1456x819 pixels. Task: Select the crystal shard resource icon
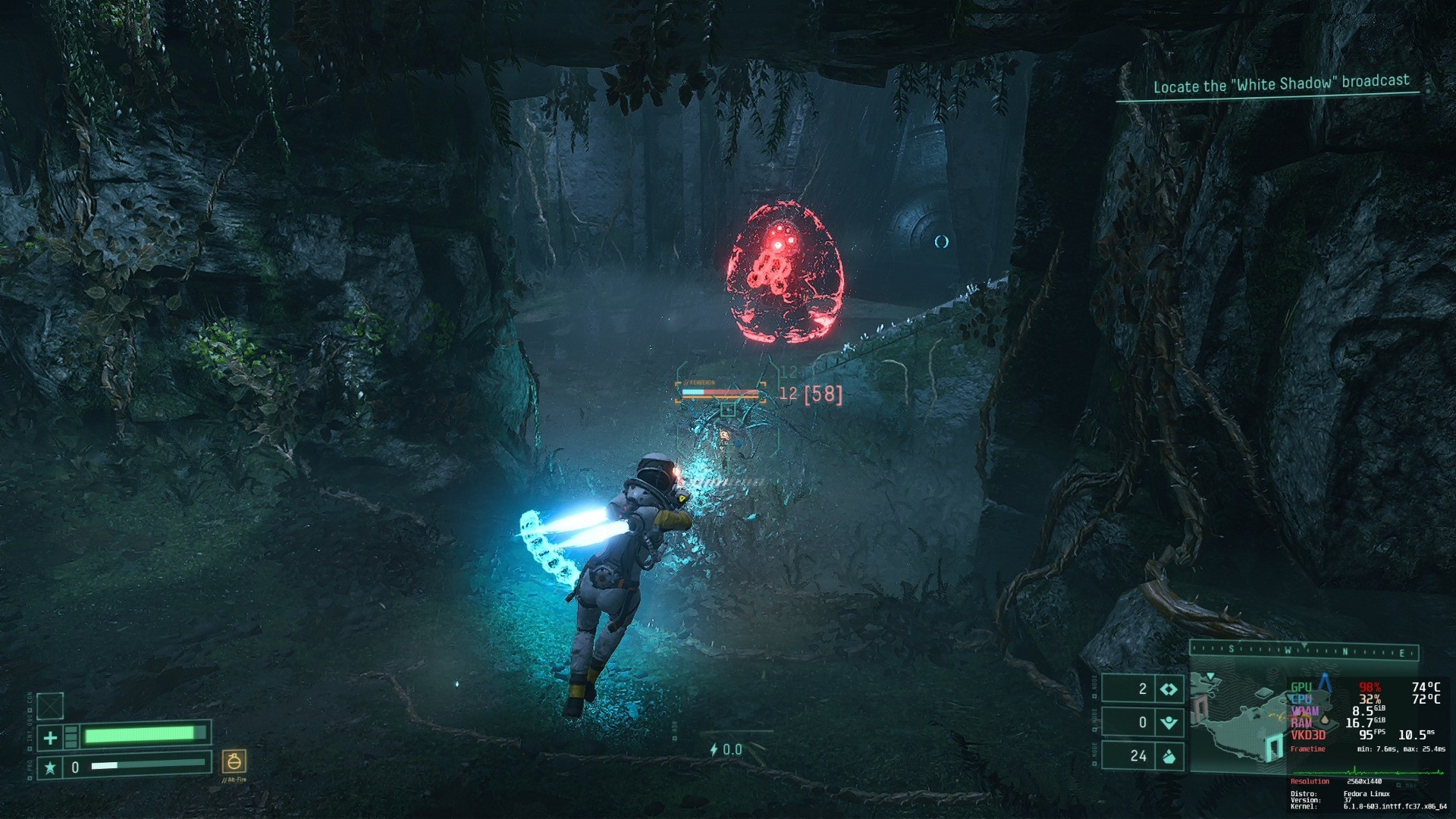(1169, 756)
